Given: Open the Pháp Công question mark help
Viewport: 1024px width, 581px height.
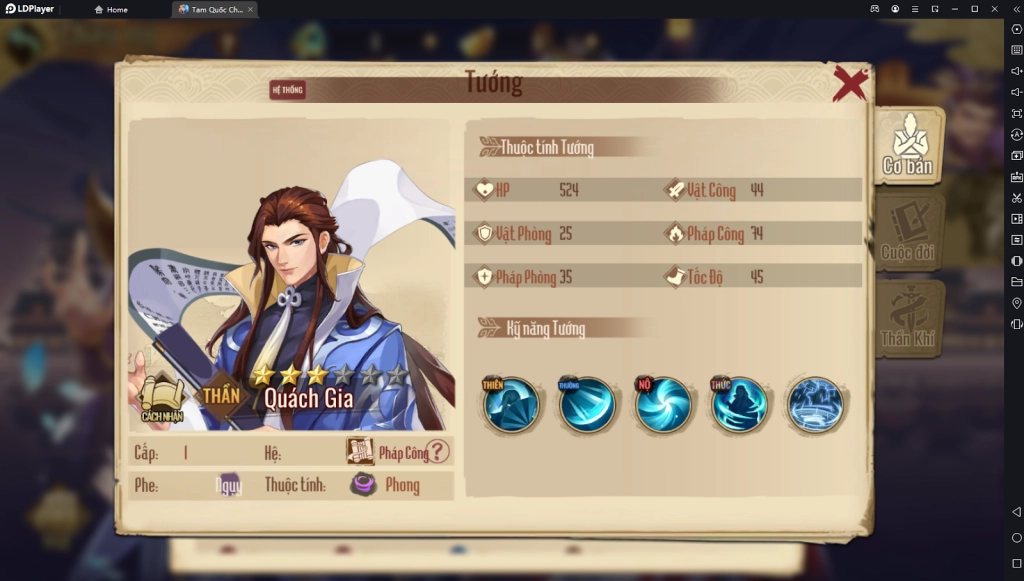Looking at the screenshot, I should 438,452.
